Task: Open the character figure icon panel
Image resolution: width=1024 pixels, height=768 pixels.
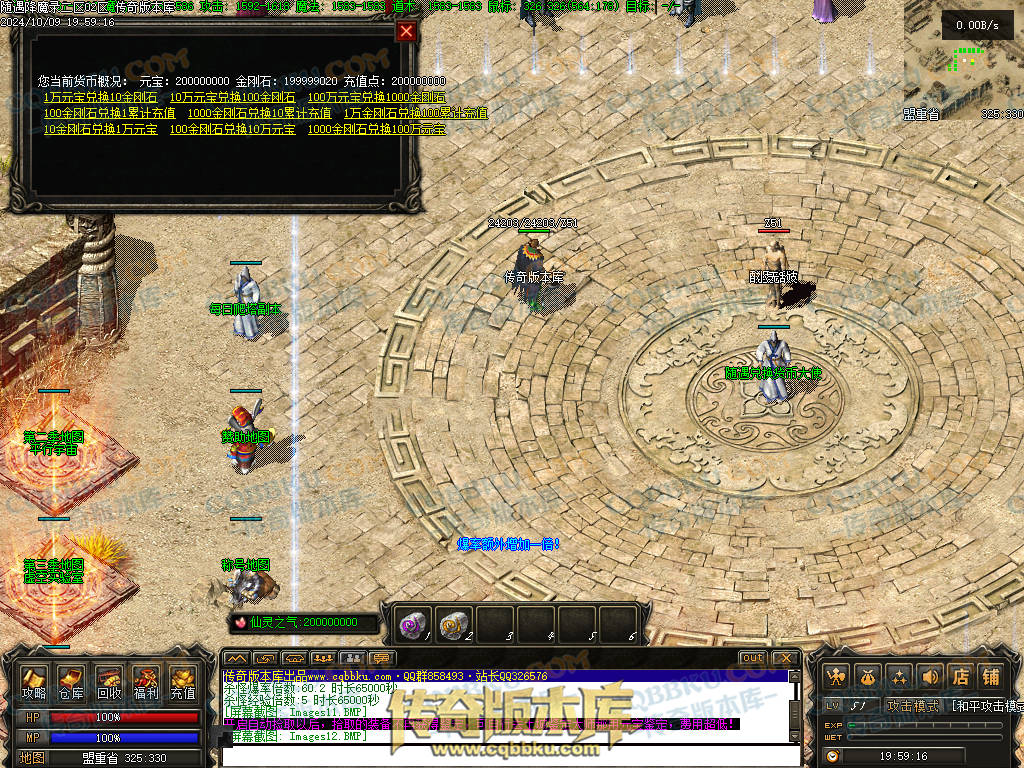Action: (x=837, y=677)
